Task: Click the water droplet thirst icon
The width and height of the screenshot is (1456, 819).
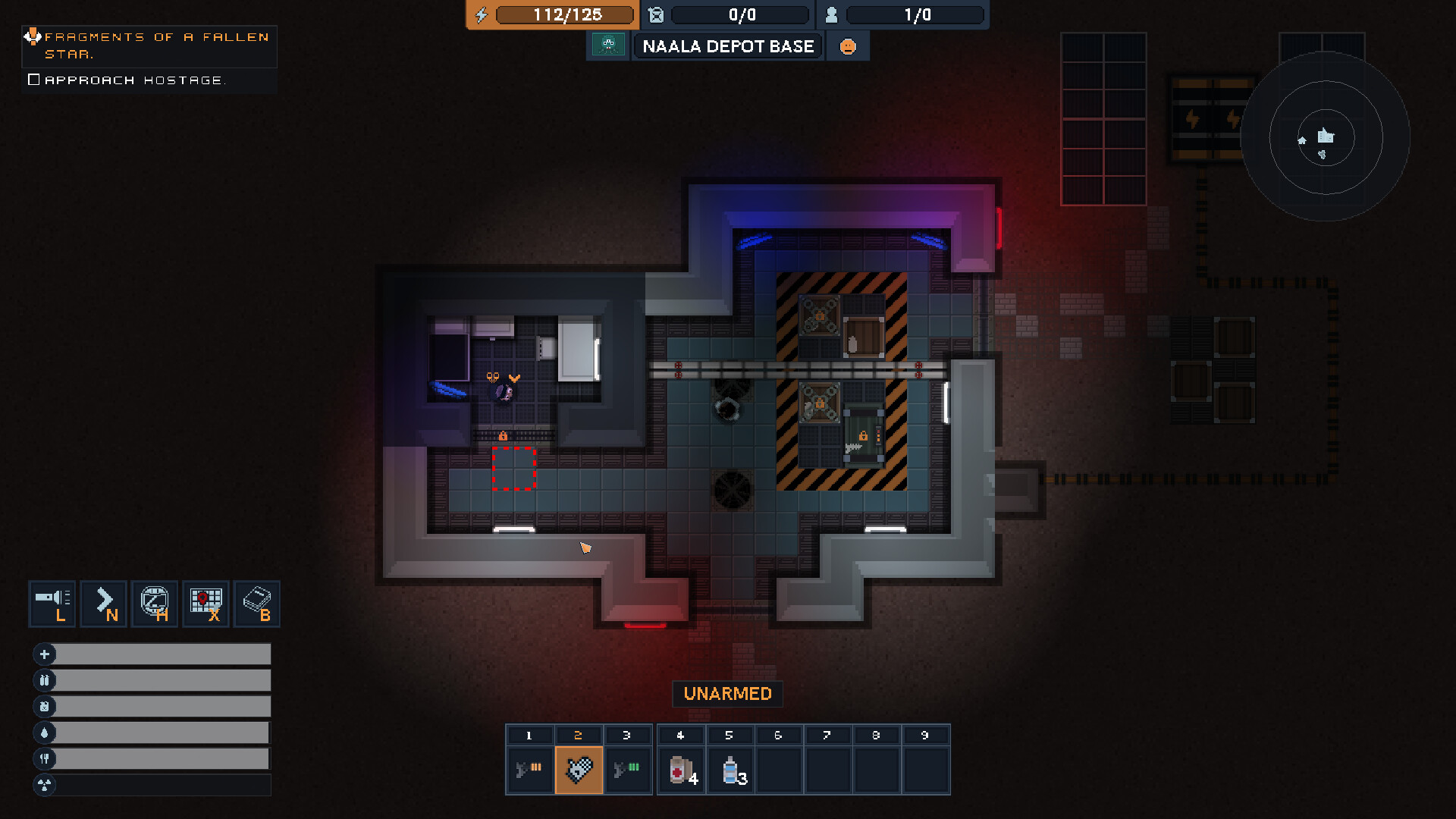Action: click(45, 733)
